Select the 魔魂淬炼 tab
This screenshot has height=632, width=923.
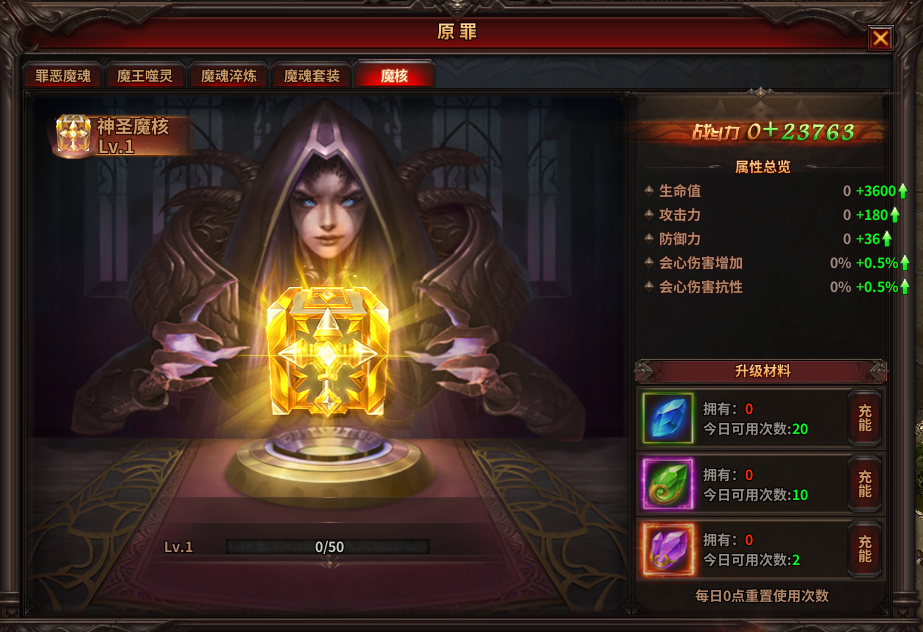pyautogui.click(x=228, y=76)
